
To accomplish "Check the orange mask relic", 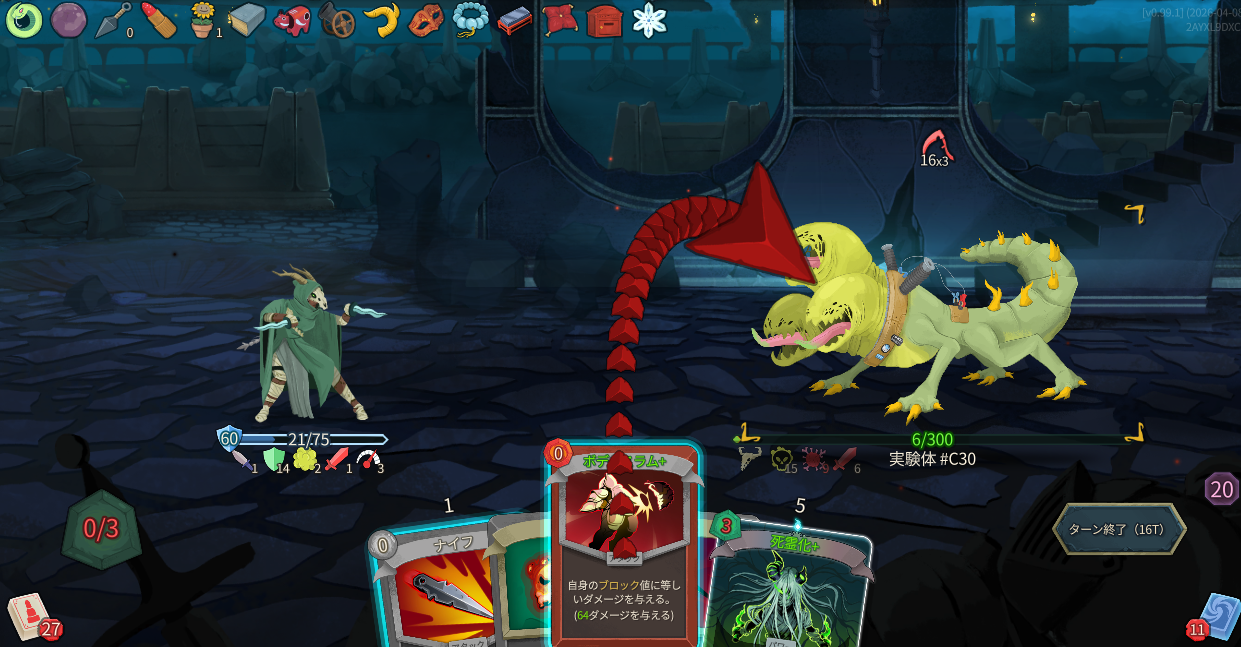I will click(426, 19).
